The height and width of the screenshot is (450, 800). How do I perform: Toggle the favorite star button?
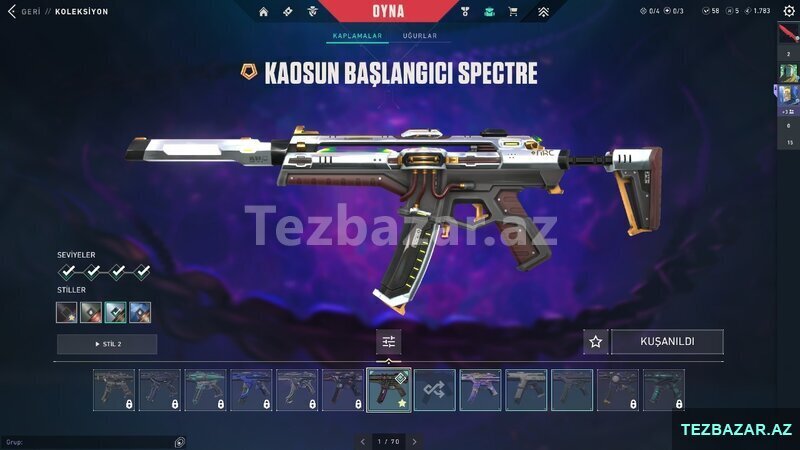click(x=595, y=342)
